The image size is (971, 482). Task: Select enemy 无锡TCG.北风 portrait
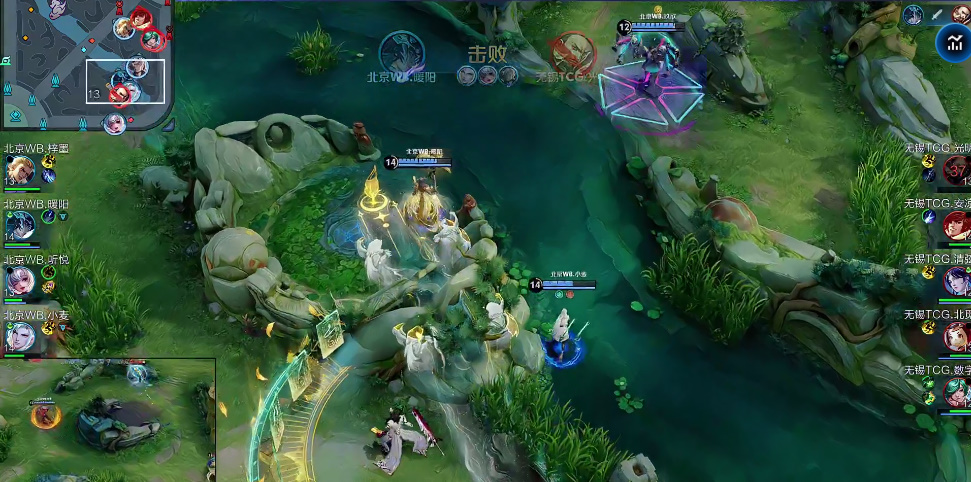coord(957,336)
